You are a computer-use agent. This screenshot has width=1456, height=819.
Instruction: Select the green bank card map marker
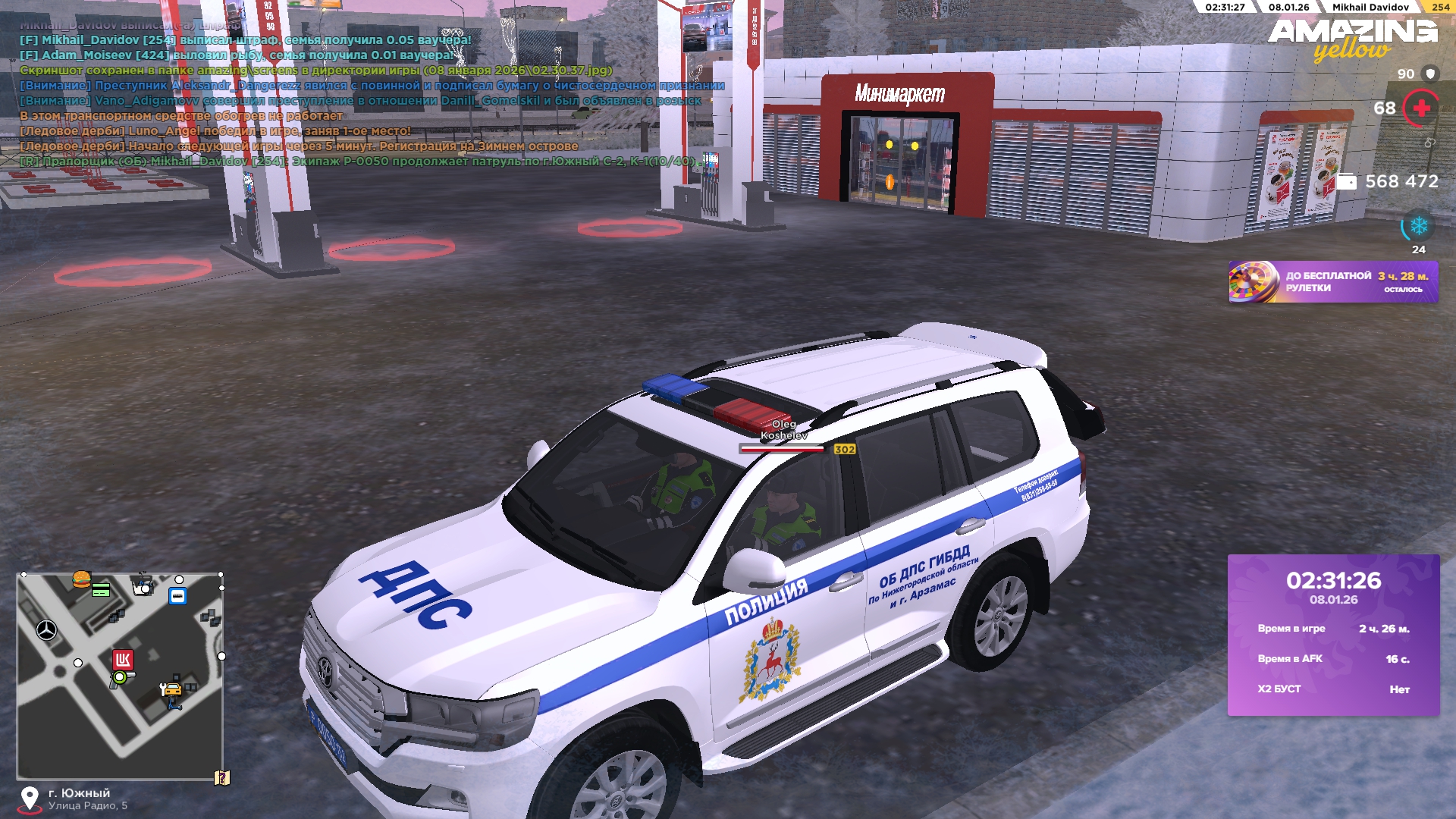101,590
